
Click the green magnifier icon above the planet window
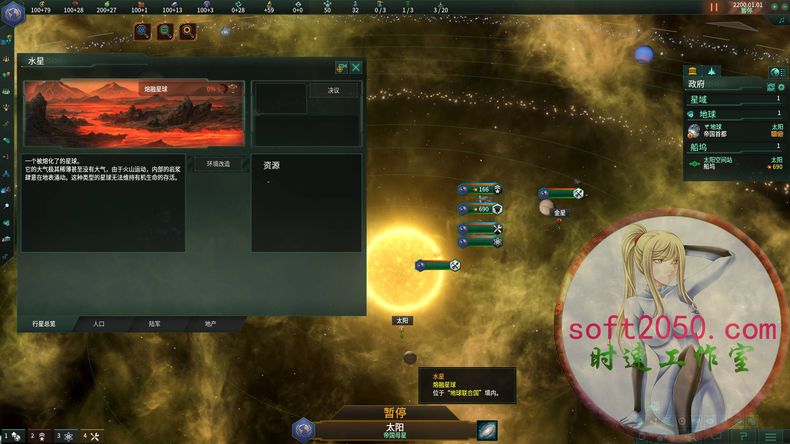165,32
